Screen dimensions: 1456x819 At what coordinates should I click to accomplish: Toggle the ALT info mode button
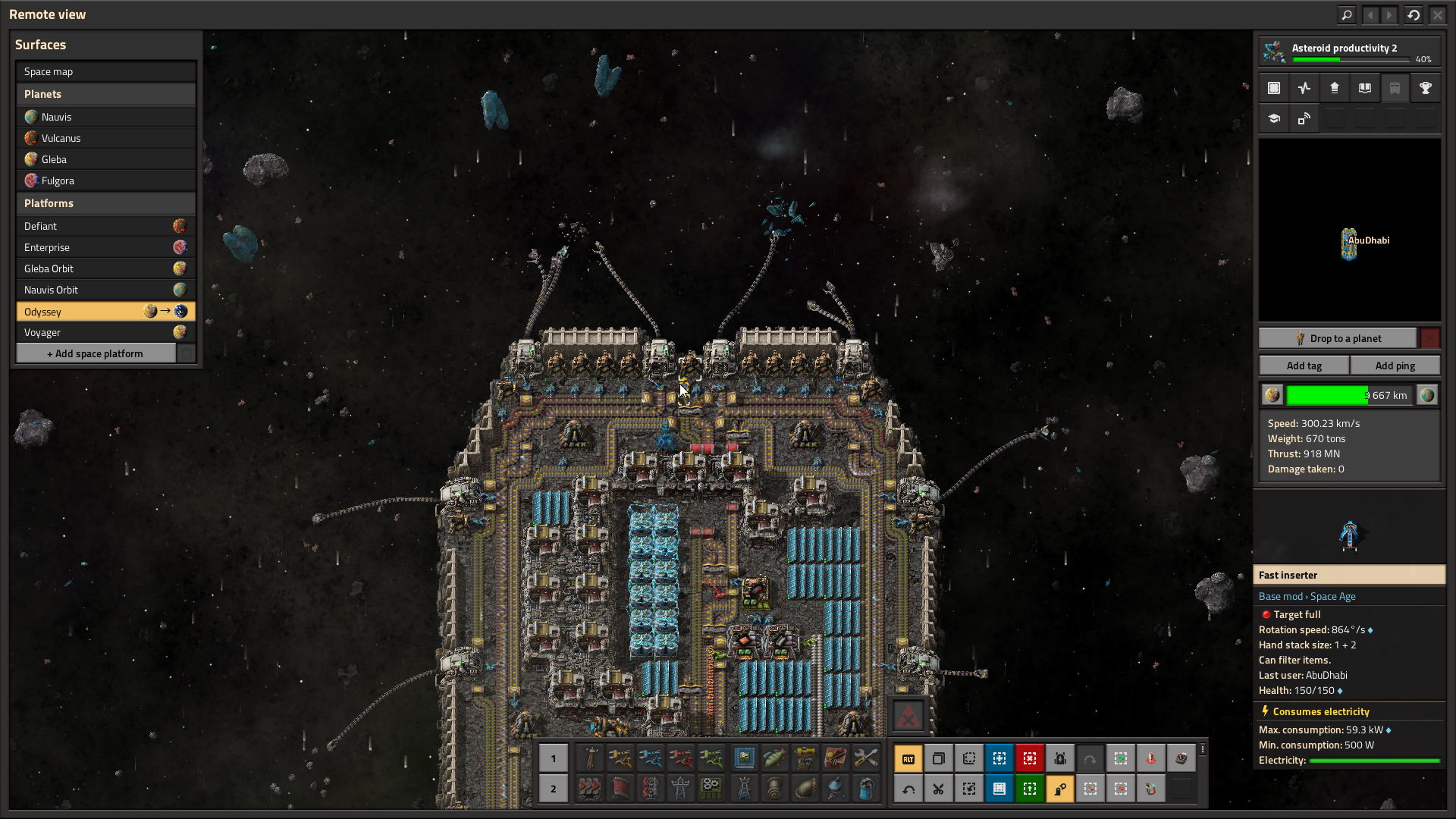908,758
